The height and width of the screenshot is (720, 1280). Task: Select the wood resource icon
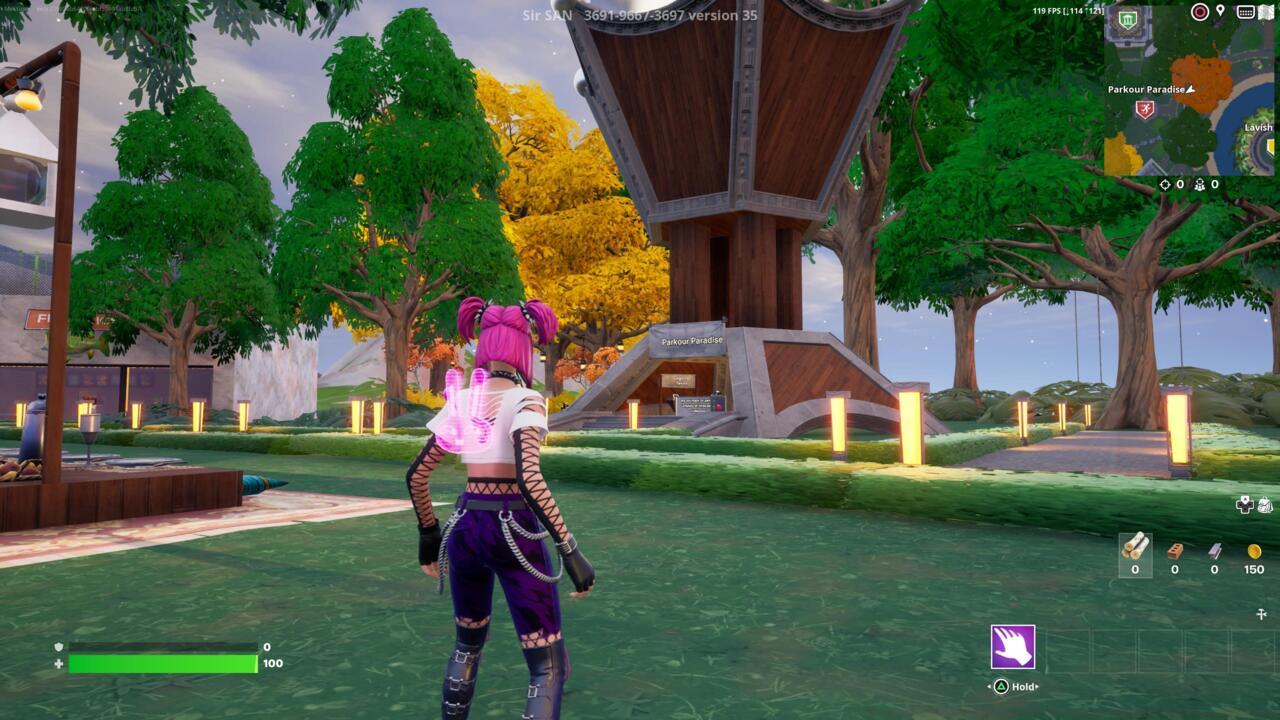click(1134, 553)
